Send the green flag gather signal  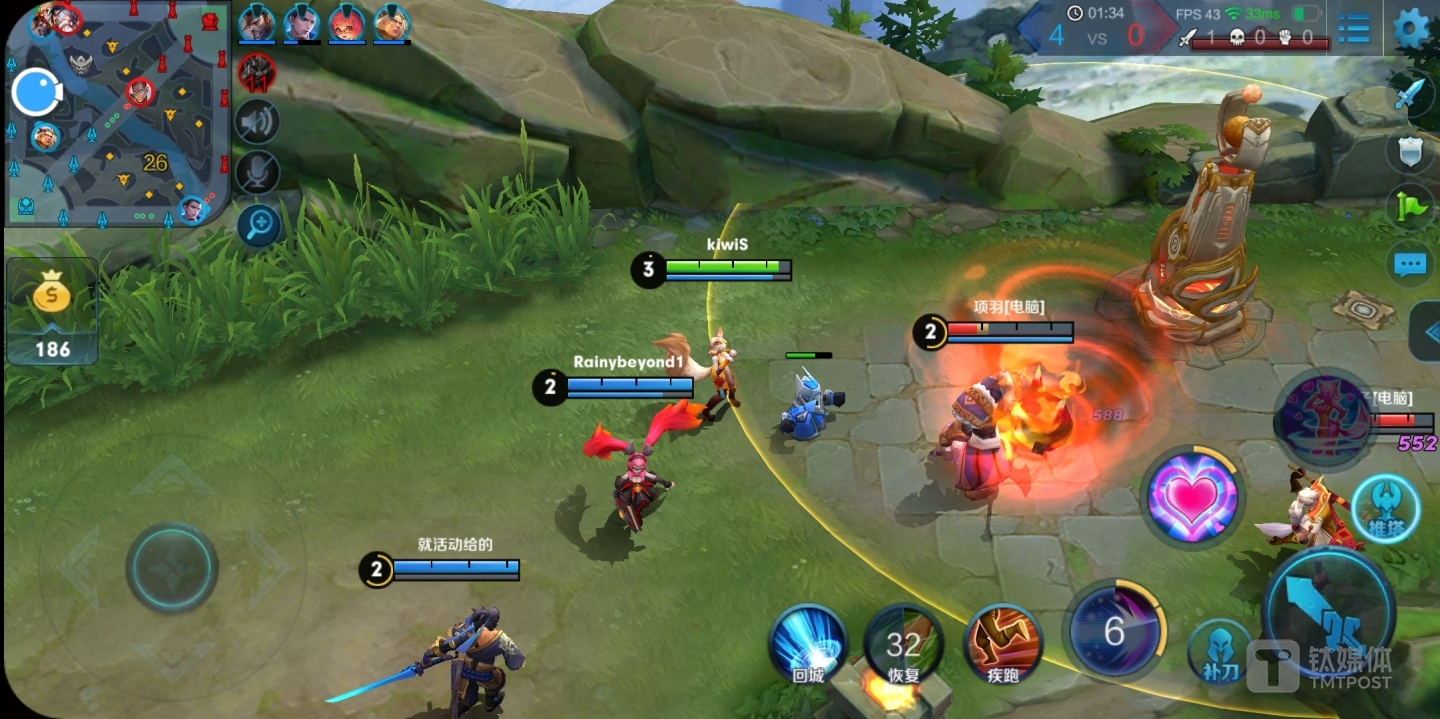[1411, 207]
